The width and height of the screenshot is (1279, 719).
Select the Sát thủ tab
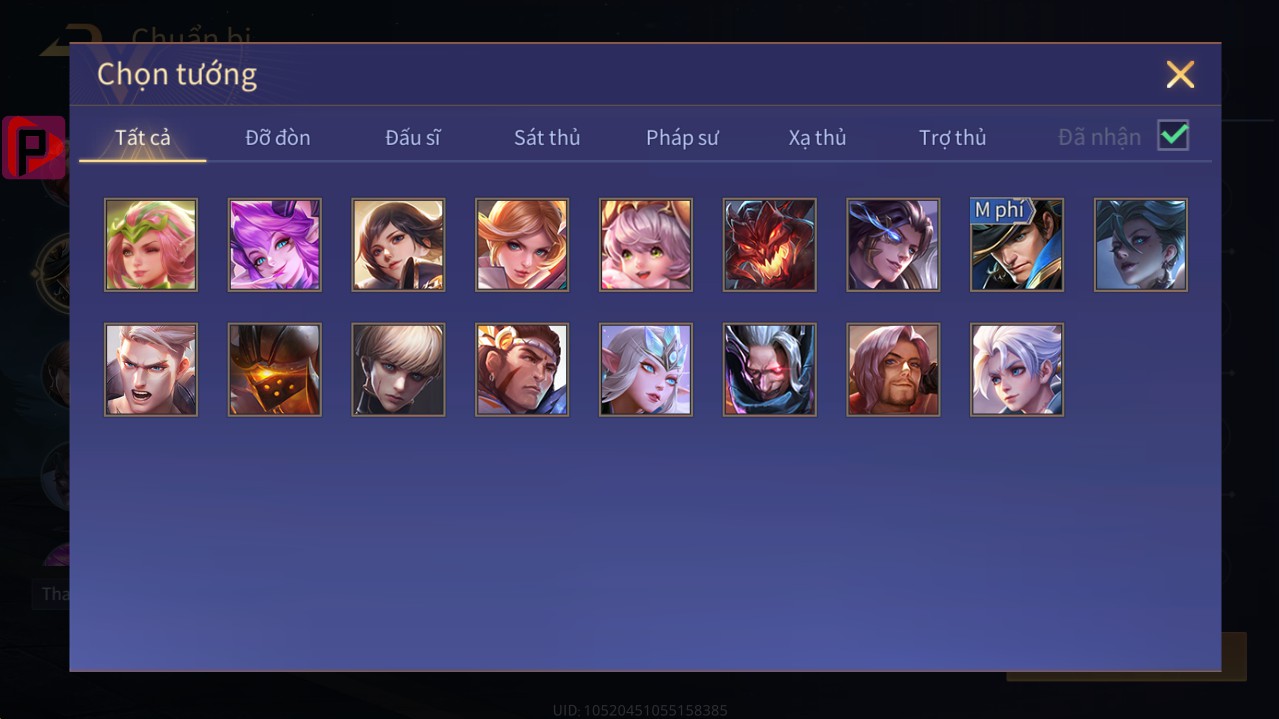tap(547, 138)
